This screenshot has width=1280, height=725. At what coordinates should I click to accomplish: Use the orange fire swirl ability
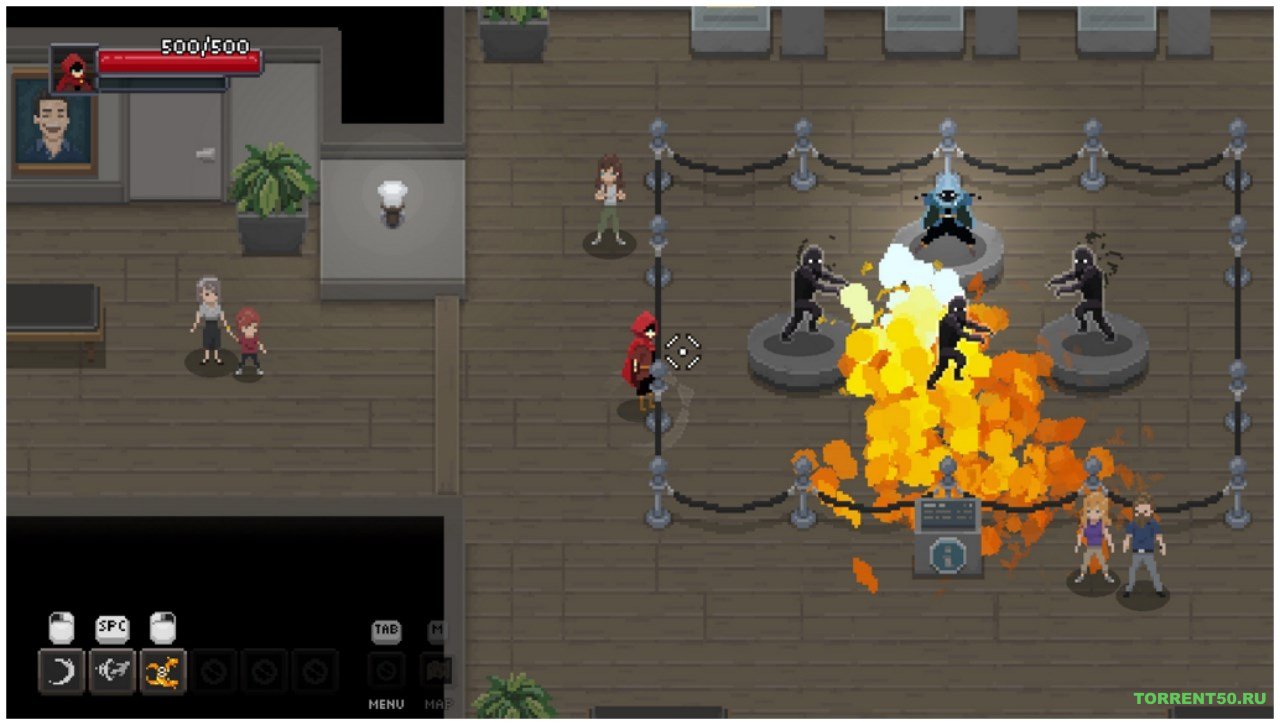click(163, 671)
